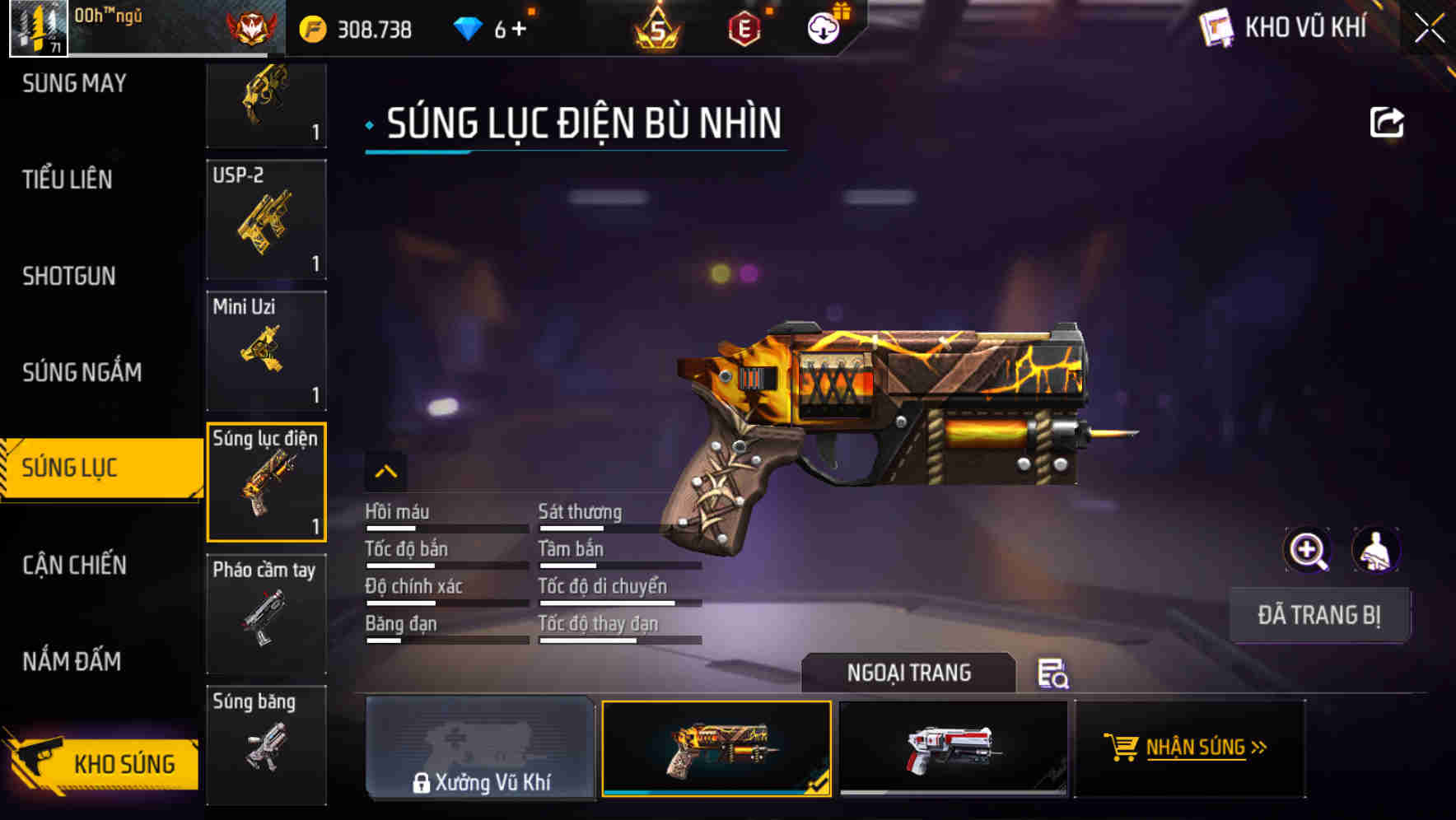Open the KHO VŨ KHÍ book icon
The image size is (1456, 820).
pos(1216,27)
